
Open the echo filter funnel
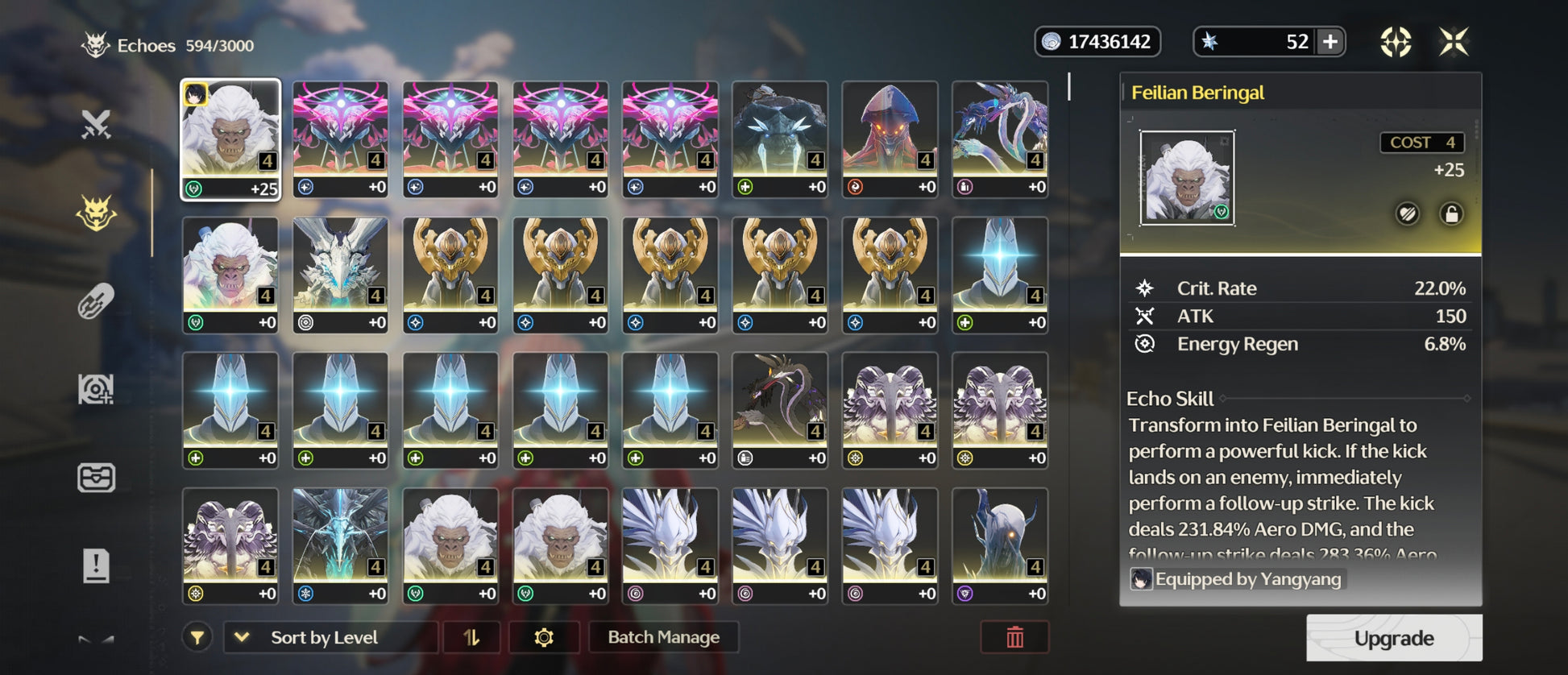point(197,638)
